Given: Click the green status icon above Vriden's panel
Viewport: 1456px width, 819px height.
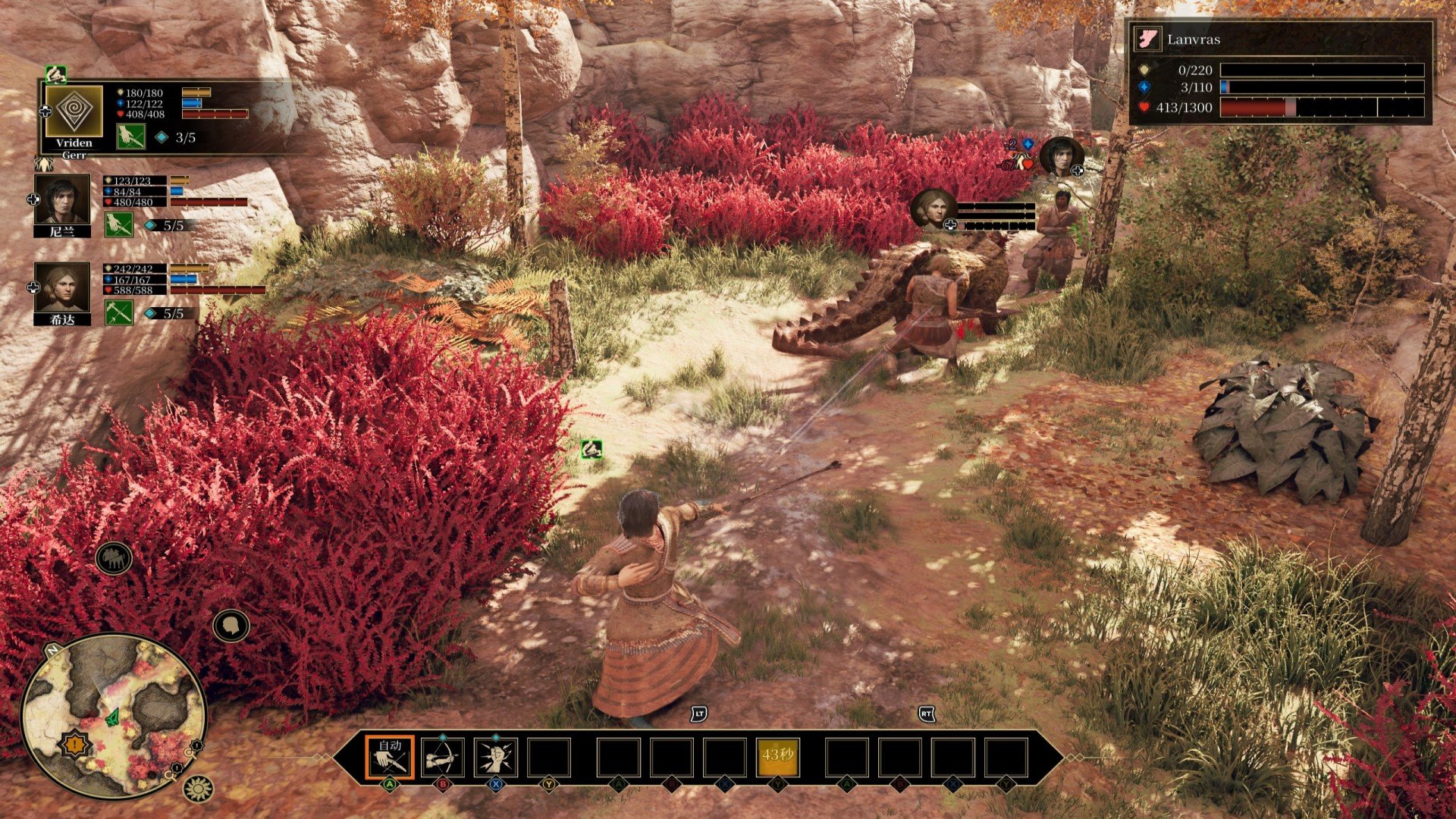Looking at the screenshot, I should [55, 74].
